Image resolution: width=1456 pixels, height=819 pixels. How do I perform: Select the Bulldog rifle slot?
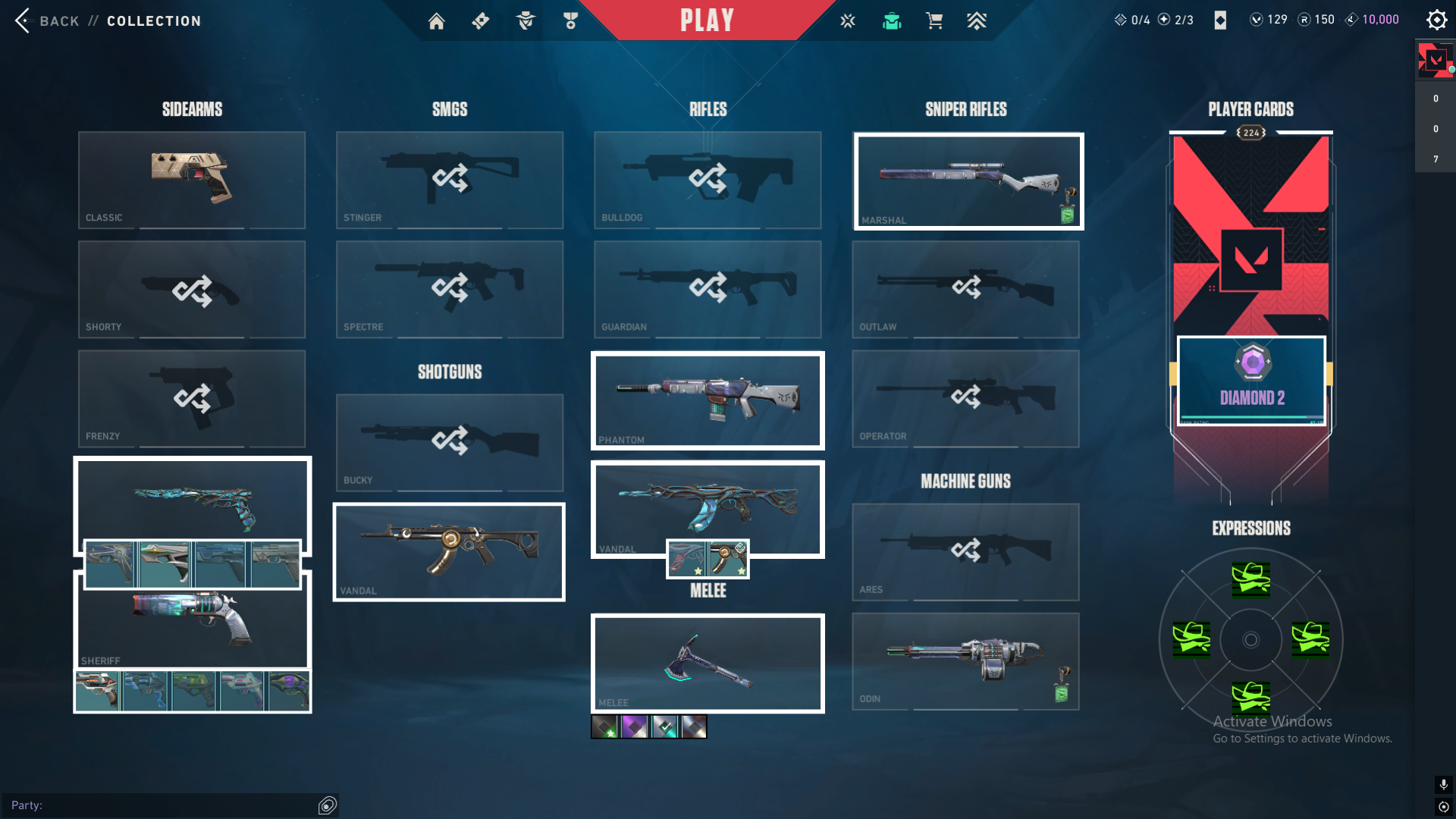pyautogui.click(x=708, y=180)
